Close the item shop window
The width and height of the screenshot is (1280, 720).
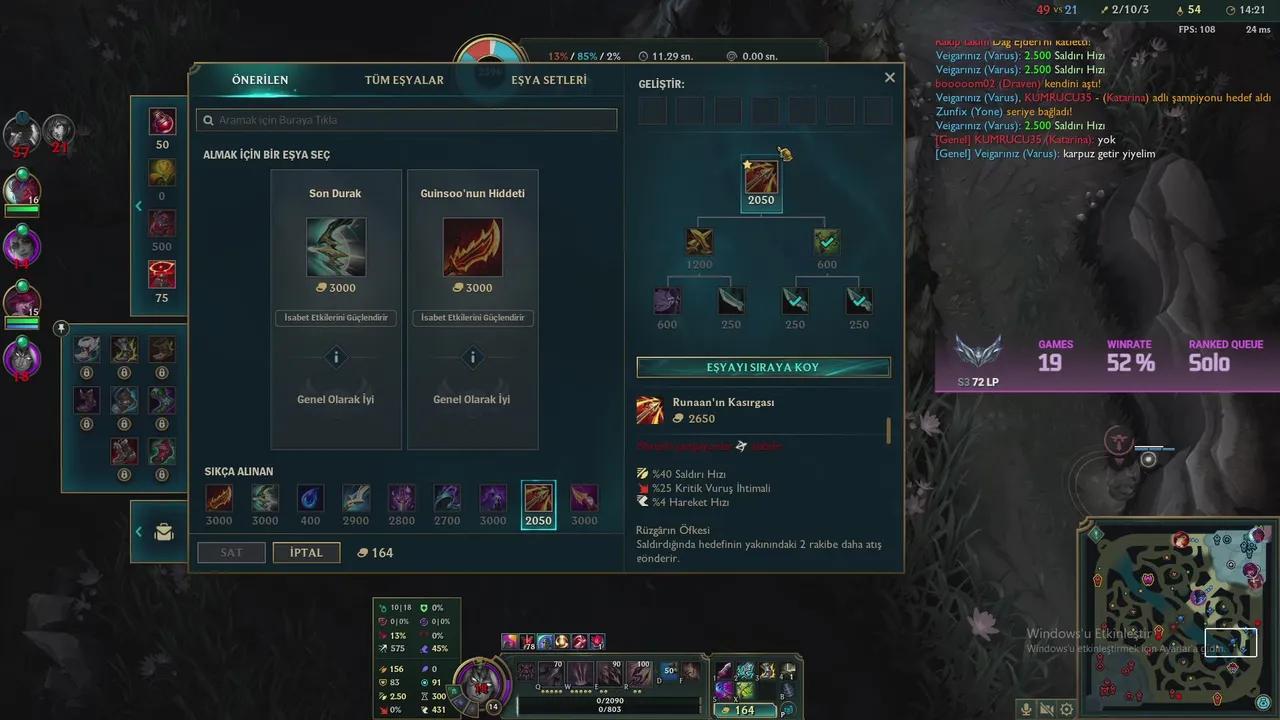890,77
